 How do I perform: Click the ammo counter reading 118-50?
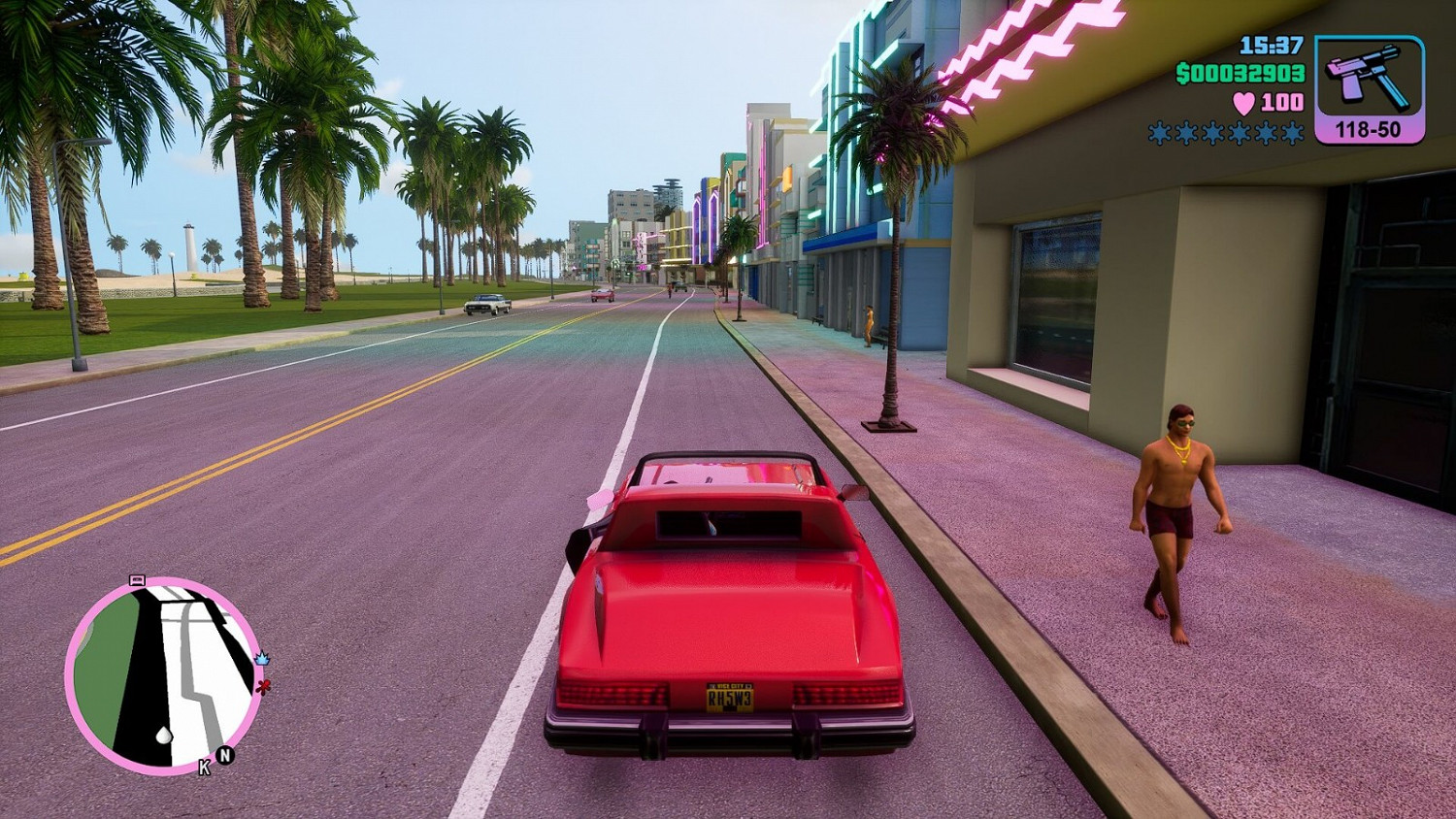(1368, 128)
